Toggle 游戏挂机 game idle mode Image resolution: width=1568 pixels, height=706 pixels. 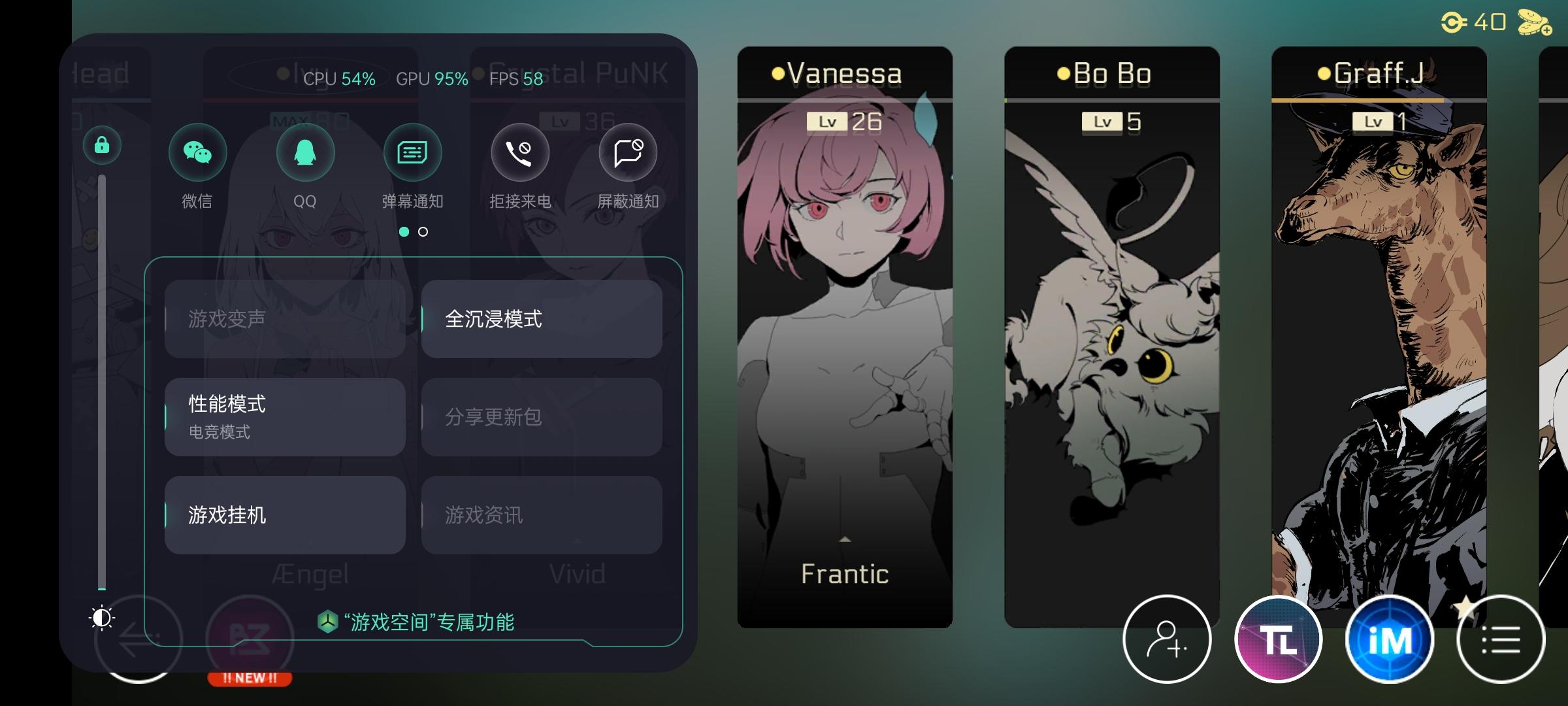[284, 516]
